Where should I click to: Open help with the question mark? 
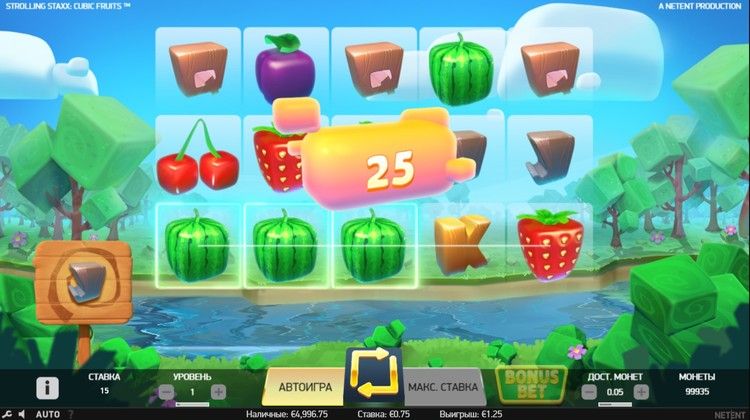click(71, 413)
